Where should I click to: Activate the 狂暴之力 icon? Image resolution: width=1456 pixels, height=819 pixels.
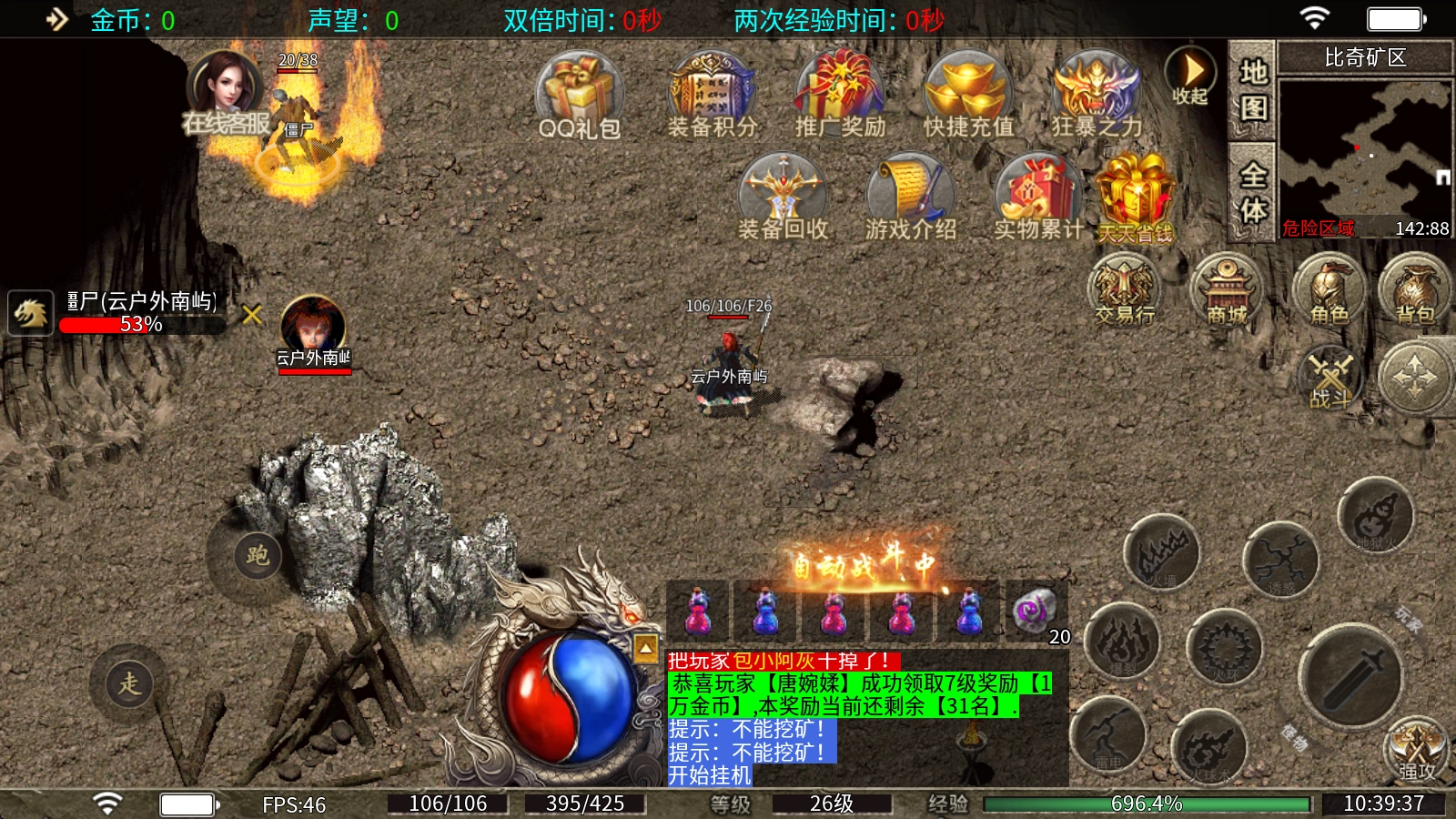tap(1096, 94)
